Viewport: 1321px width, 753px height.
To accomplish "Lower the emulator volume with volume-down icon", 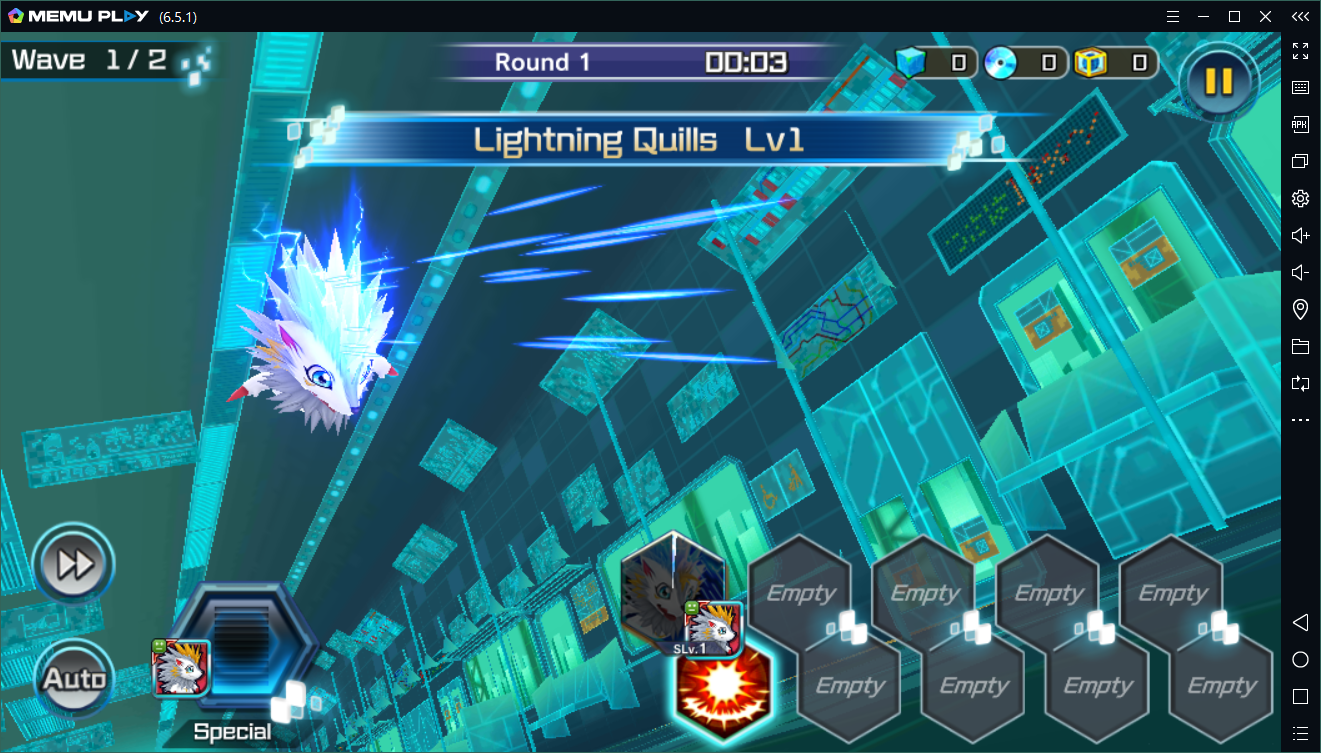I will 1300,272.
